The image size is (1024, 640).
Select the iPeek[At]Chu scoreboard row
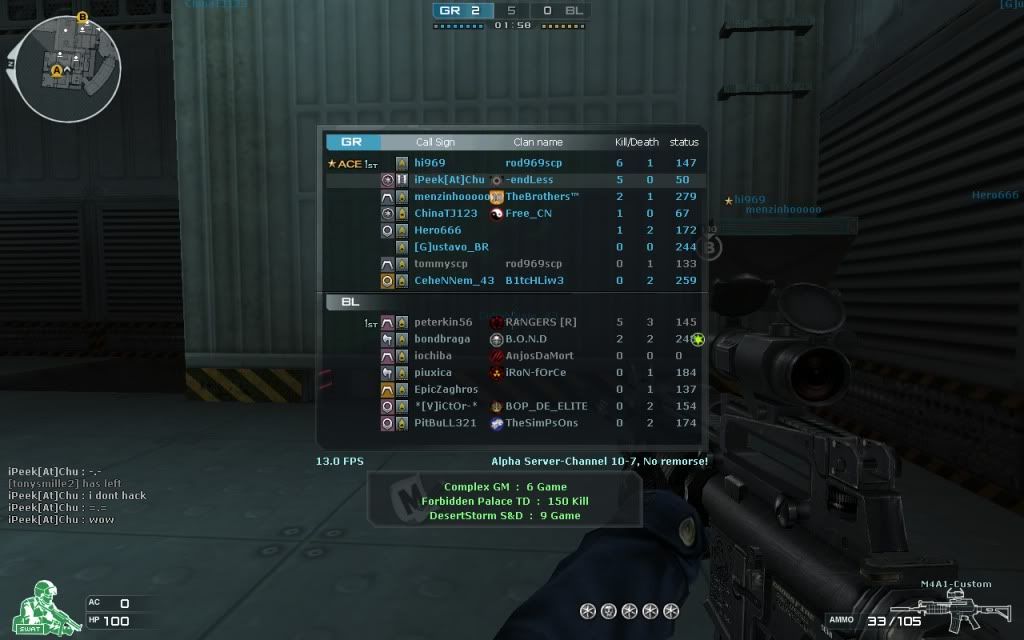(x=449, y=180)
